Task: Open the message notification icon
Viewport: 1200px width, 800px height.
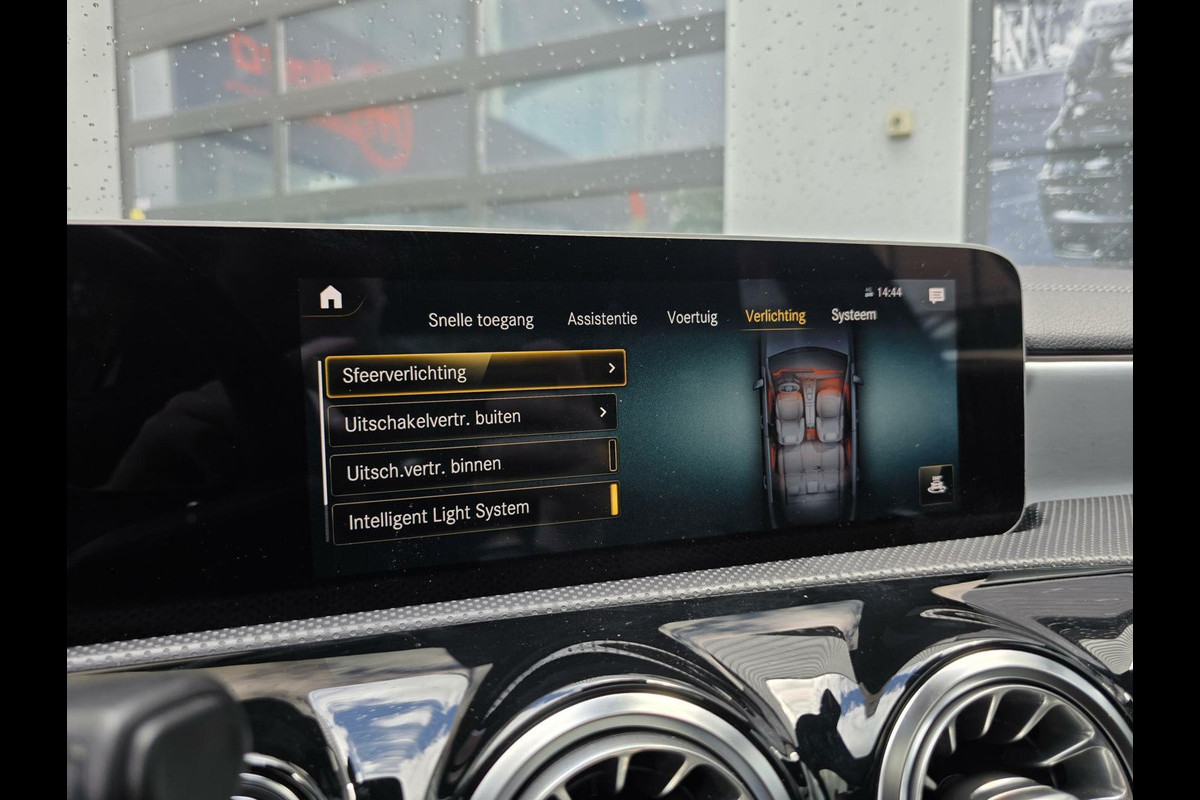Action: [936, 295]
